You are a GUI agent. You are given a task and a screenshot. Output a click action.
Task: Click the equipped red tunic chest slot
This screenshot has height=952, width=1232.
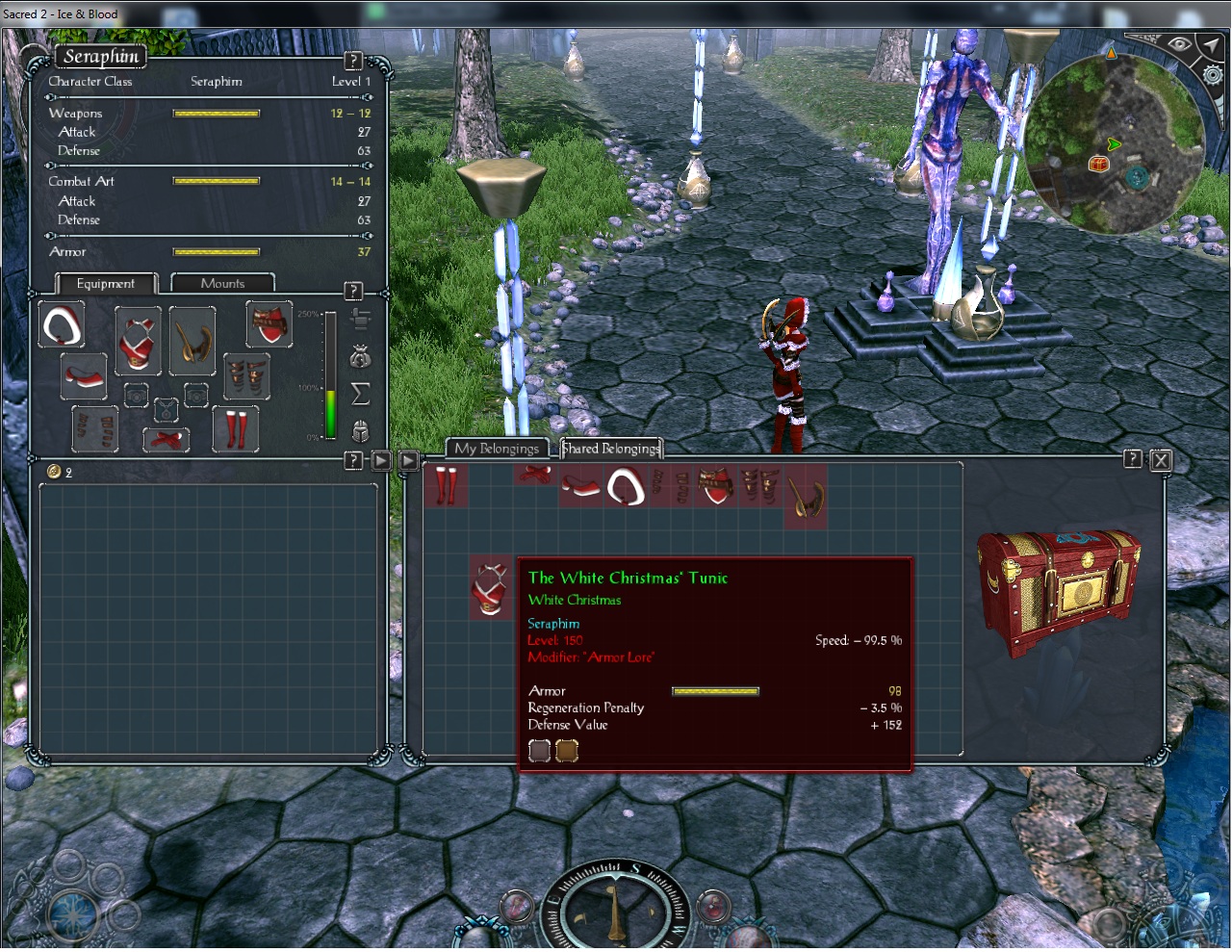pos(138,340)
